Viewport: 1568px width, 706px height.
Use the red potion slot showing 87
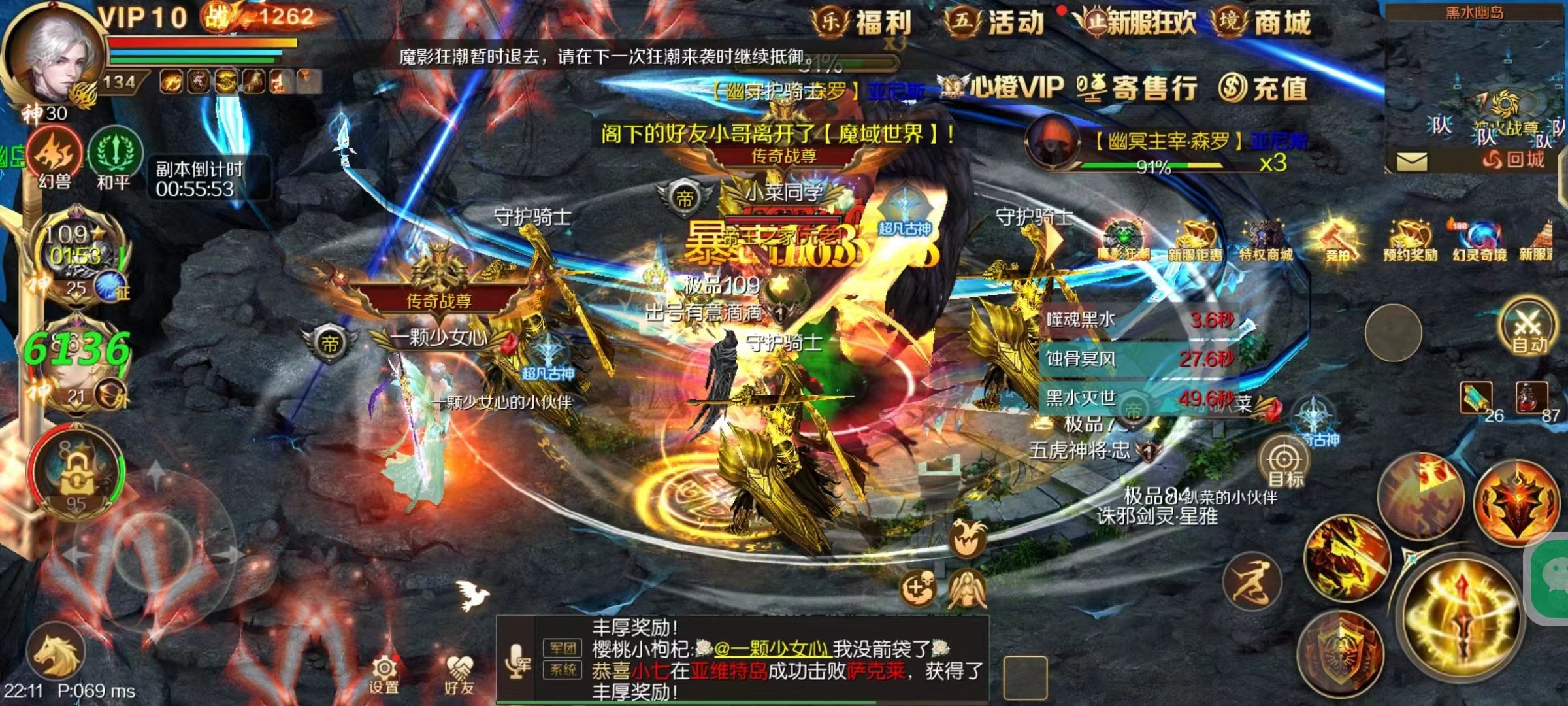pyautogui.click(x=1533, y=399)
